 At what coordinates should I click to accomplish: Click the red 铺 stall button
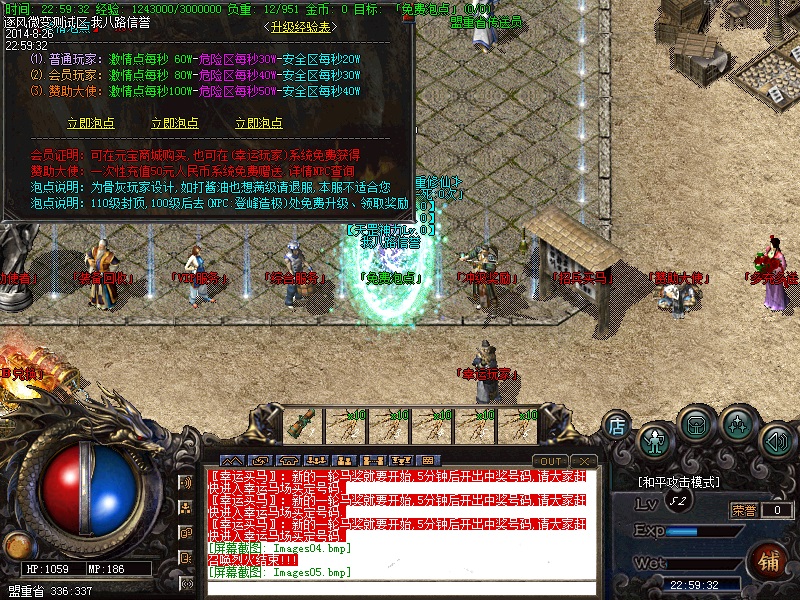point(768,559)
